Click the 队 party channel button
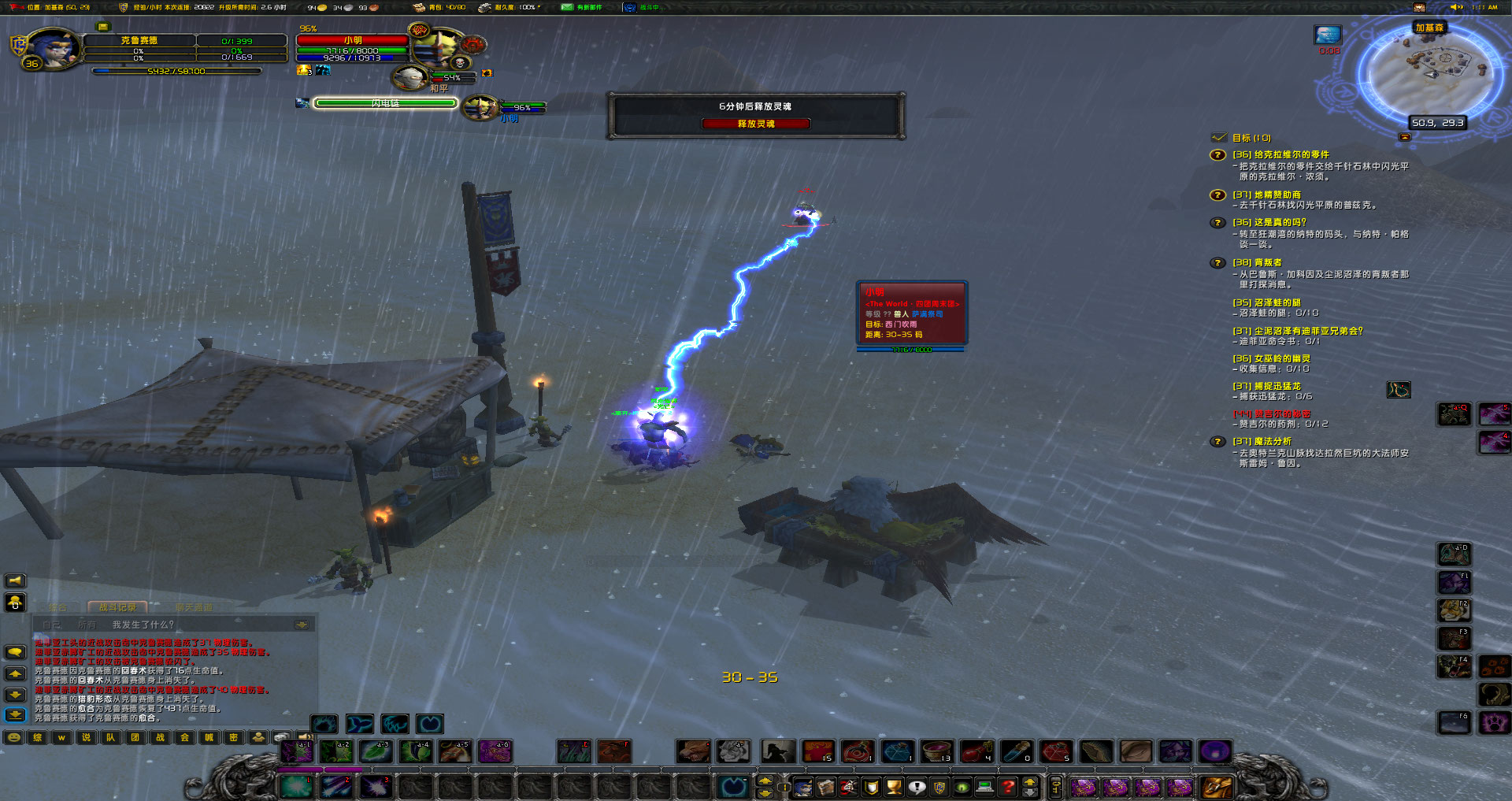Image resolution: width=1512 pixels, height=801 pixels. click(x=110, y=738)
